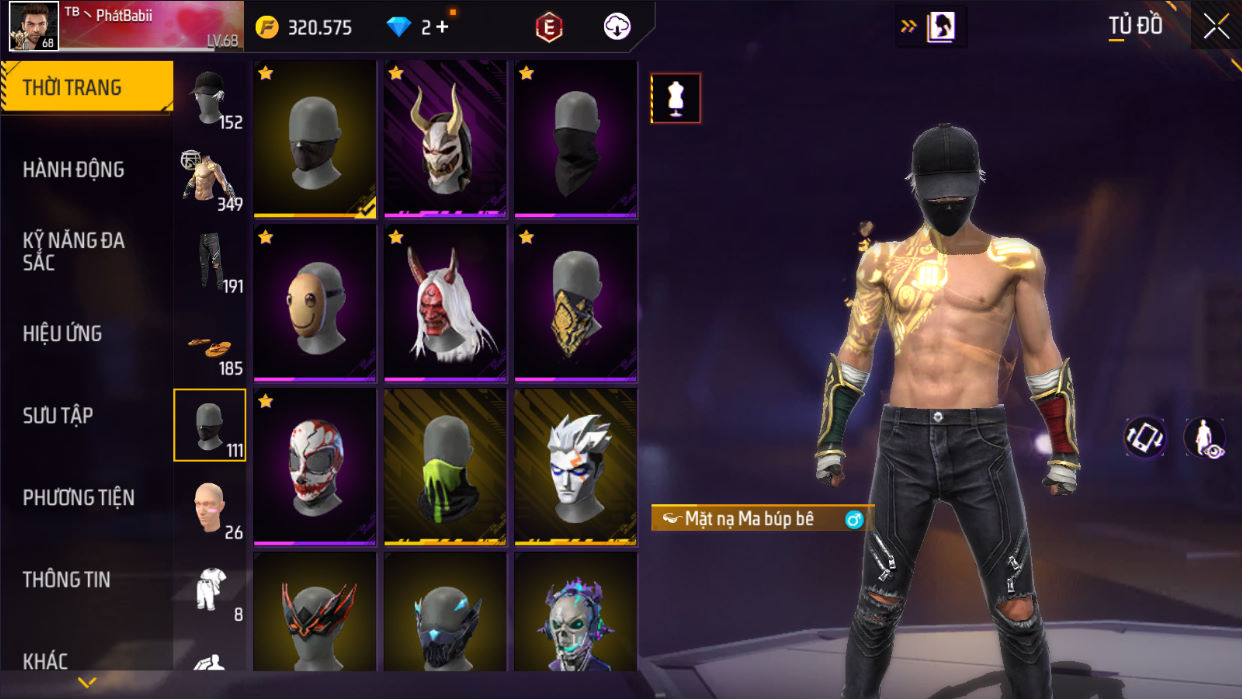This screenshot has height=699, width=1242.
Task: Open the Thời Trang category
Action: (x=85, y=88)
